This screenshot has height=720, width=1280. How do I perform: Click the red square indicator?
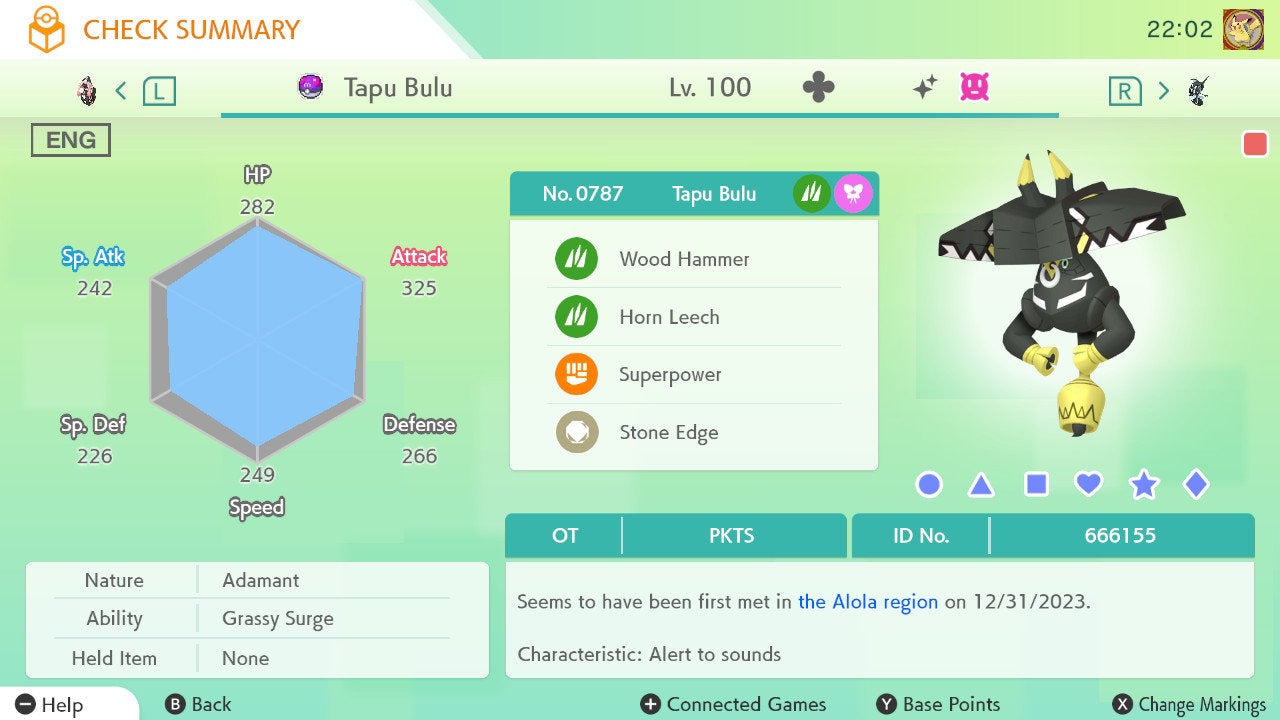click(x=1255, y=144)
